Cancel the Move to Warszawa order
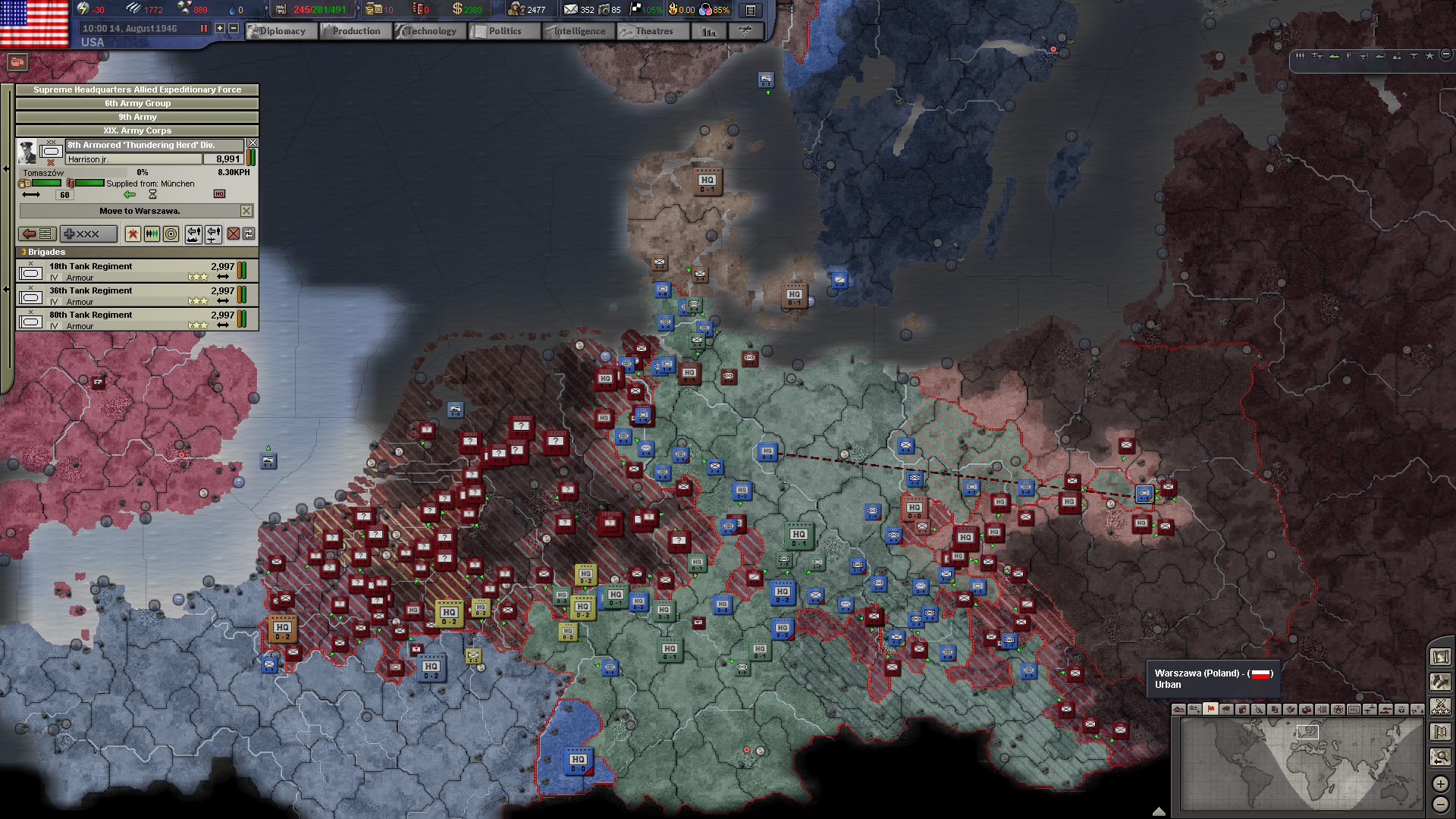Viewport: 1456px width, 819px height. (246, 211)
